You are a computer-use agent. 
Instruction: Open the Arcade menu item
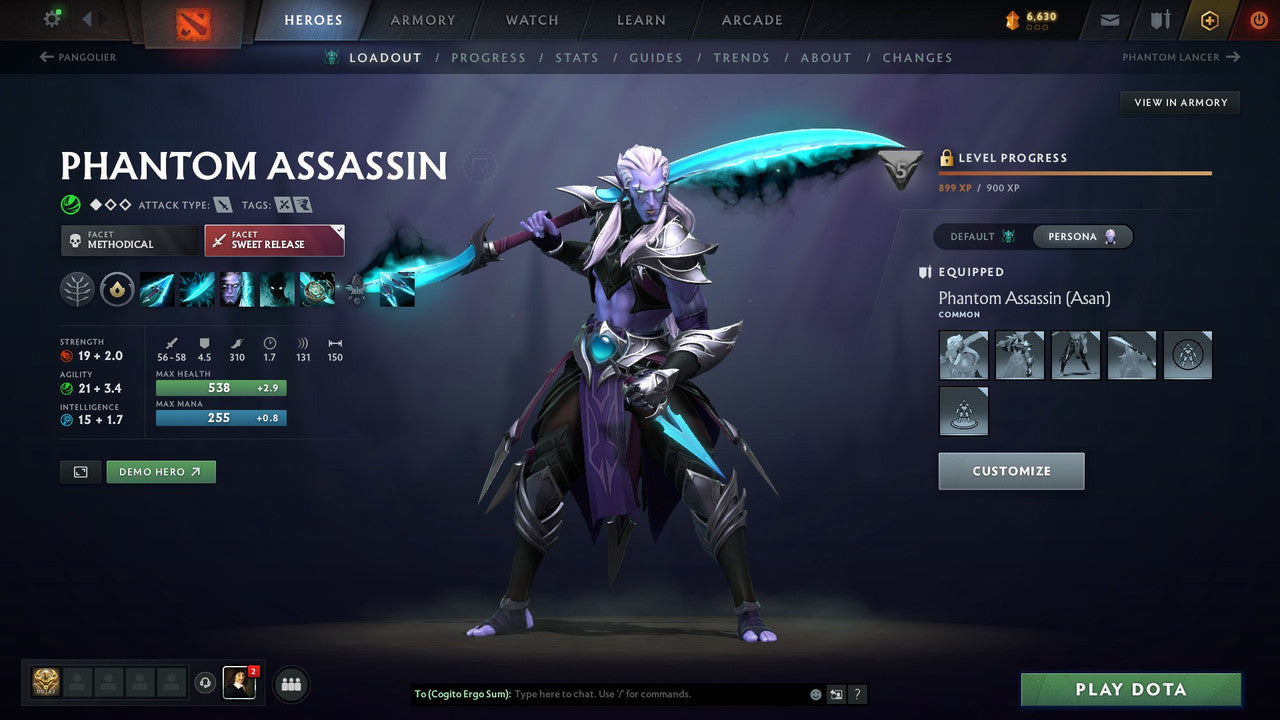coord(751,19)
